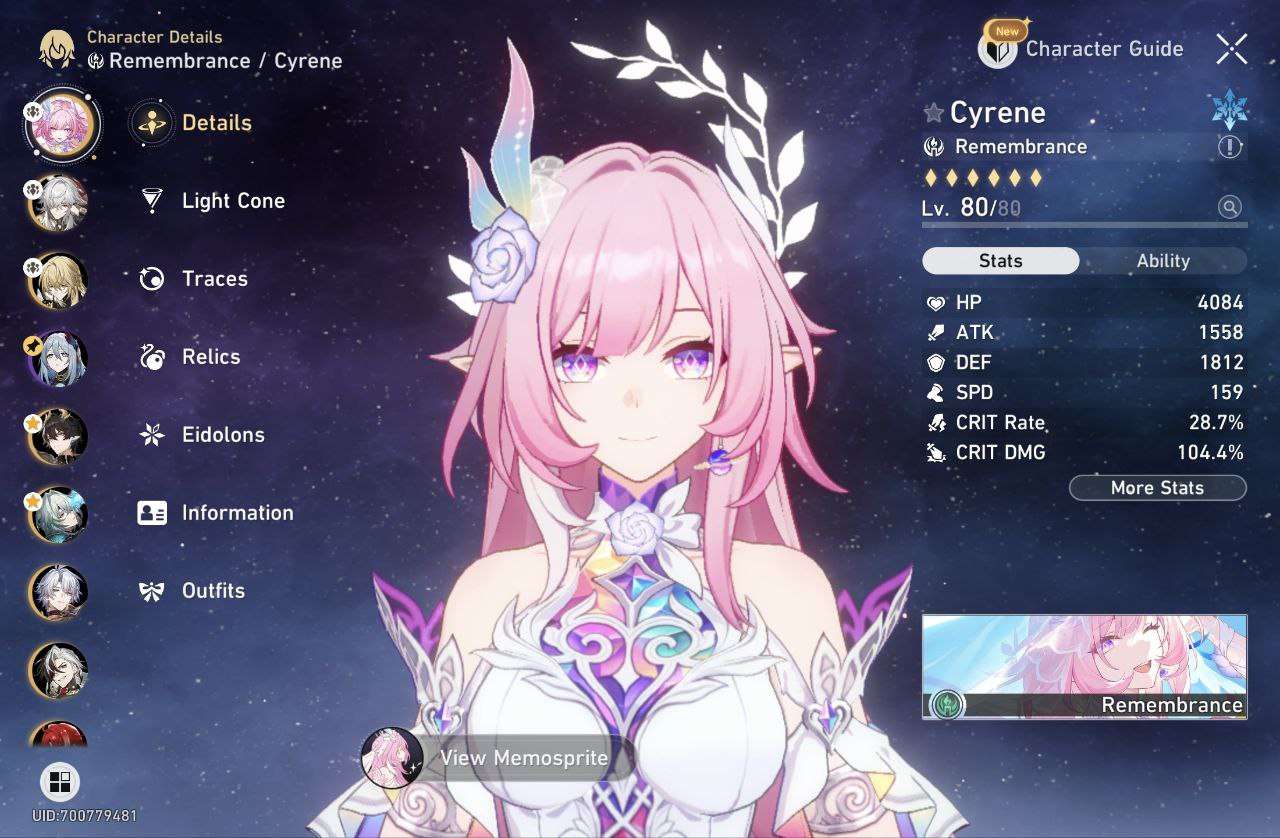This screenshot has height=838, width=1280.
Task: Open the Remembrance light cone thumbnail
Action: click(x=1084, y=667)
